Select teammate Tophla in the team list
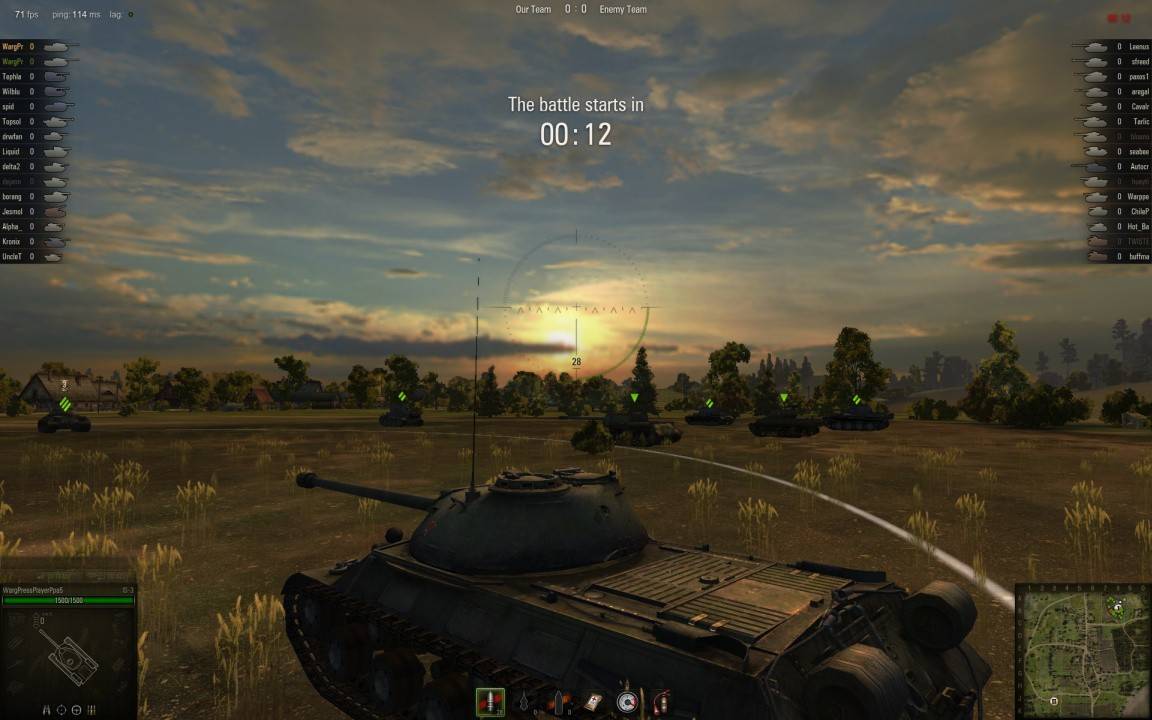 tap(13, 76)
